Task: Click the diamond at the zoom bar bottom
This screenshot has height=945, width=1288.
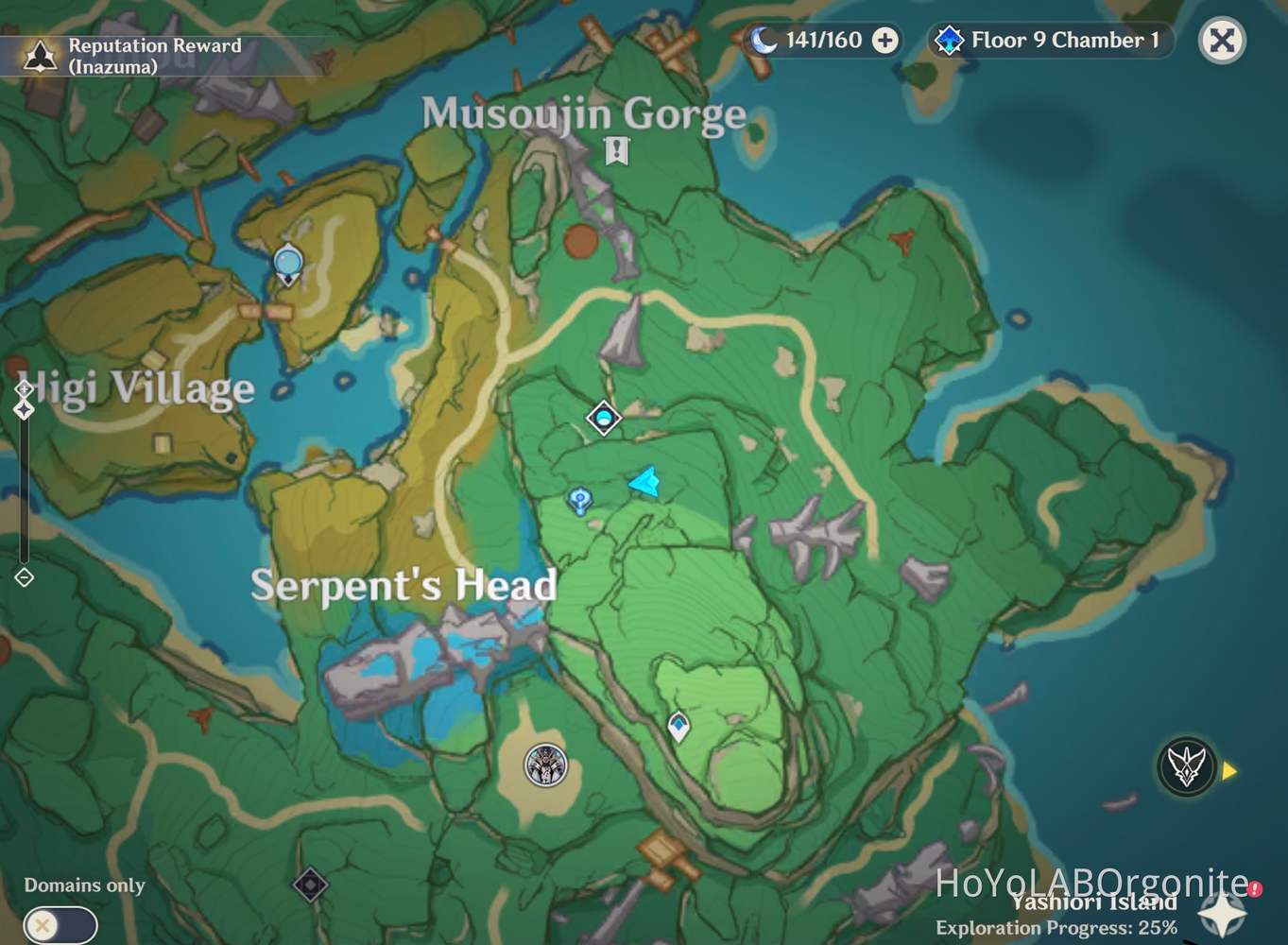Action: tap(23, 577)
